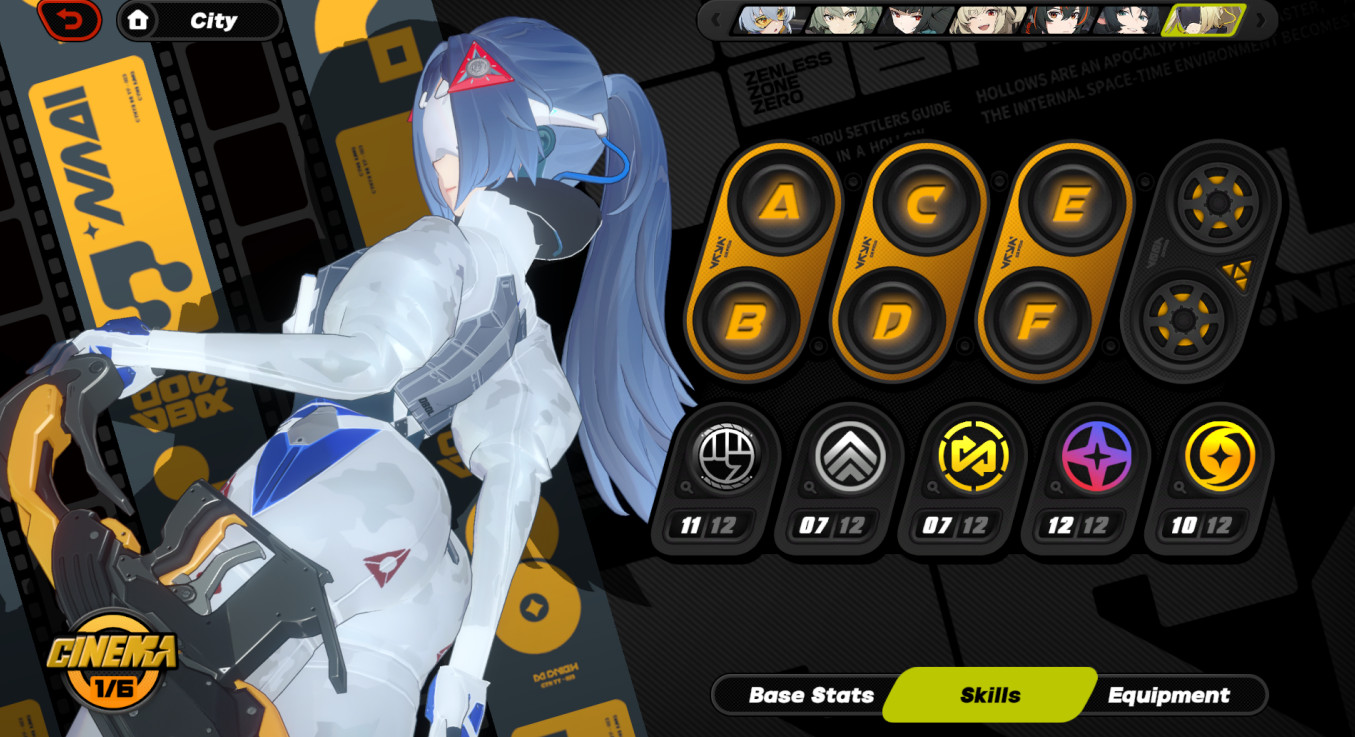Select Core Skill node F
This screenshot has height=737, width=1355.
coord(1035,321)
